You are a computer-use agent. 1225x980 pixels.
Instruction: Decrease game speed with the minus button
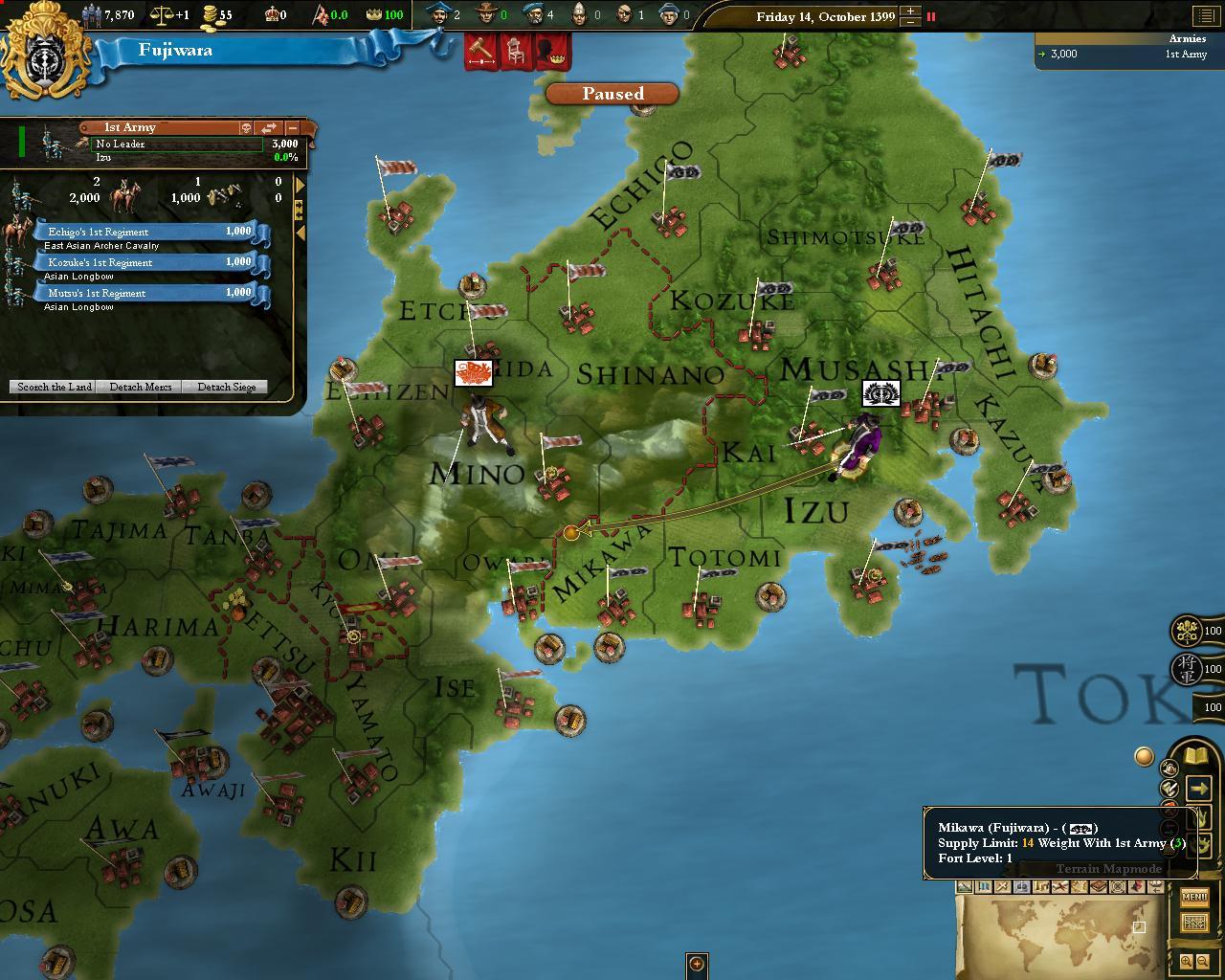910,22
